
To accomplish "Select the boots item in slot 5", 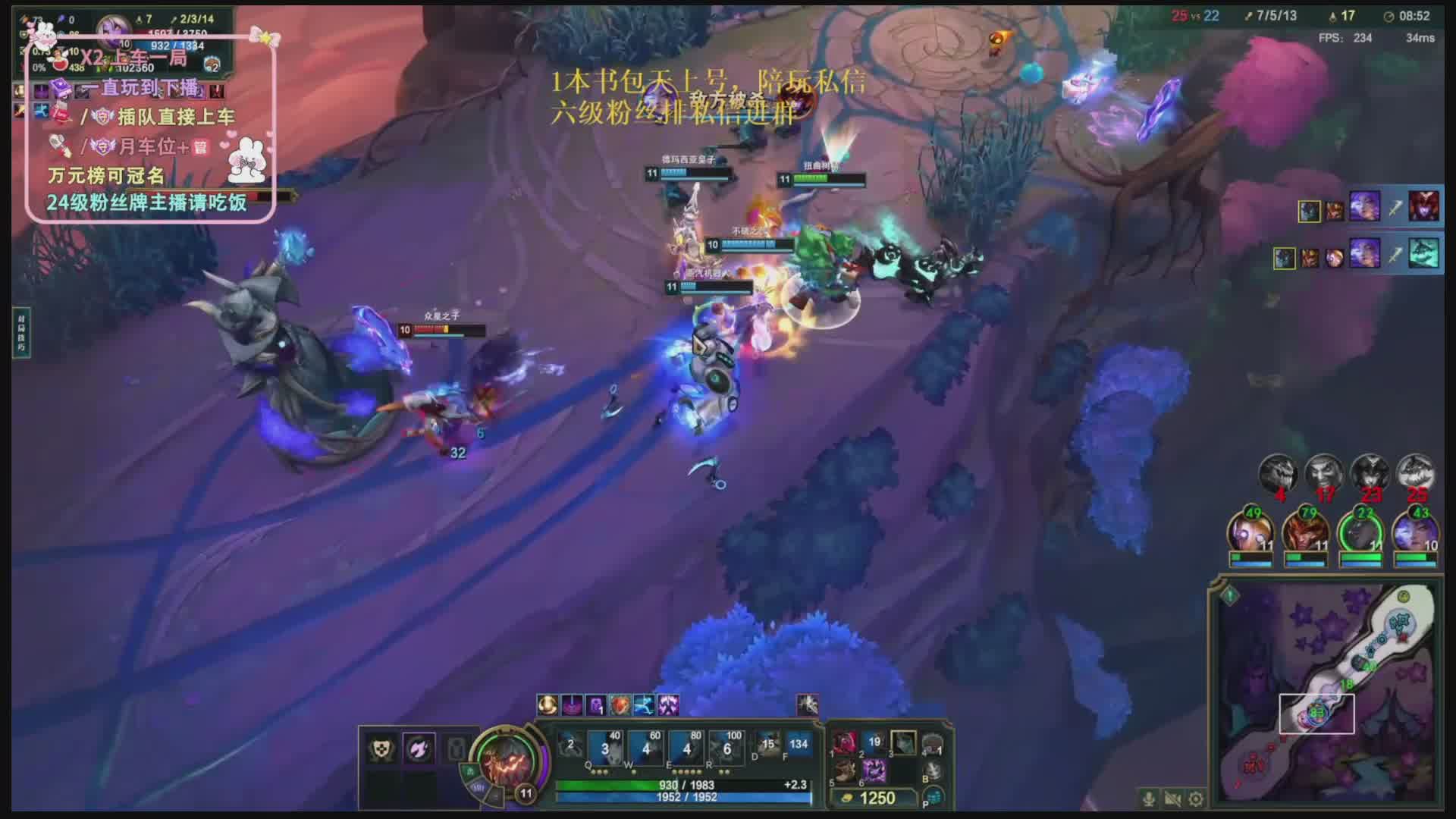I will pos(845,771).
